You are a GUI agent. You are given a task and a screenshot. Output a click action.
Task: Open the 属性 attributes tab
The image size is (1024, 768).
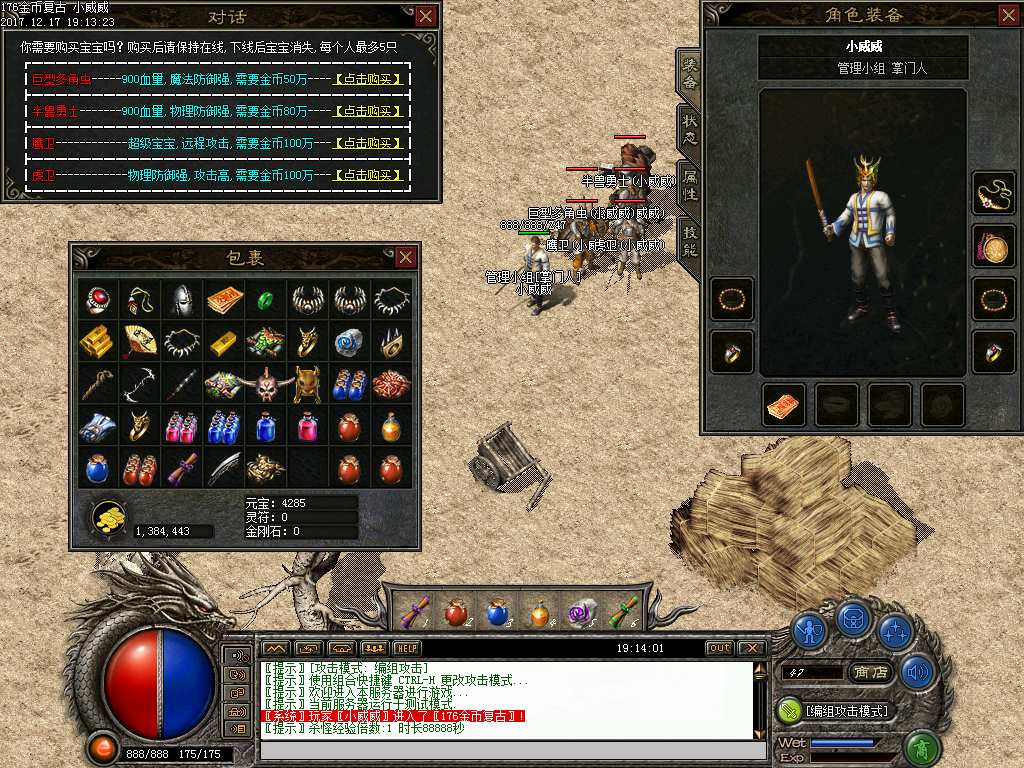690,184
